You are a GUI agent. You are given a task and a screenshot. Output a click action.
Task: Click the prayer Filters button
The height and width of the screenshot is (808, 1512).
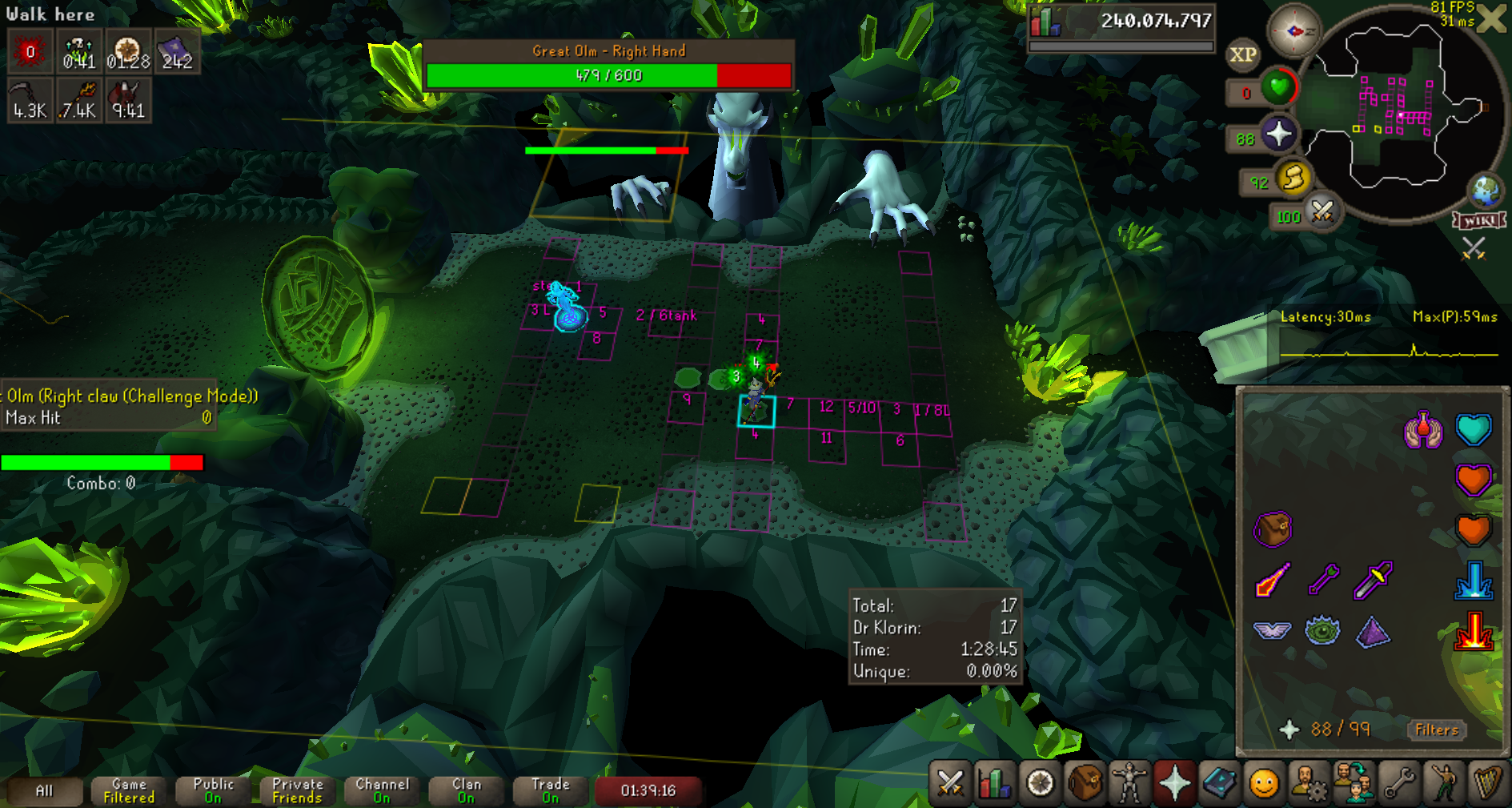(x=1436, y=730)
